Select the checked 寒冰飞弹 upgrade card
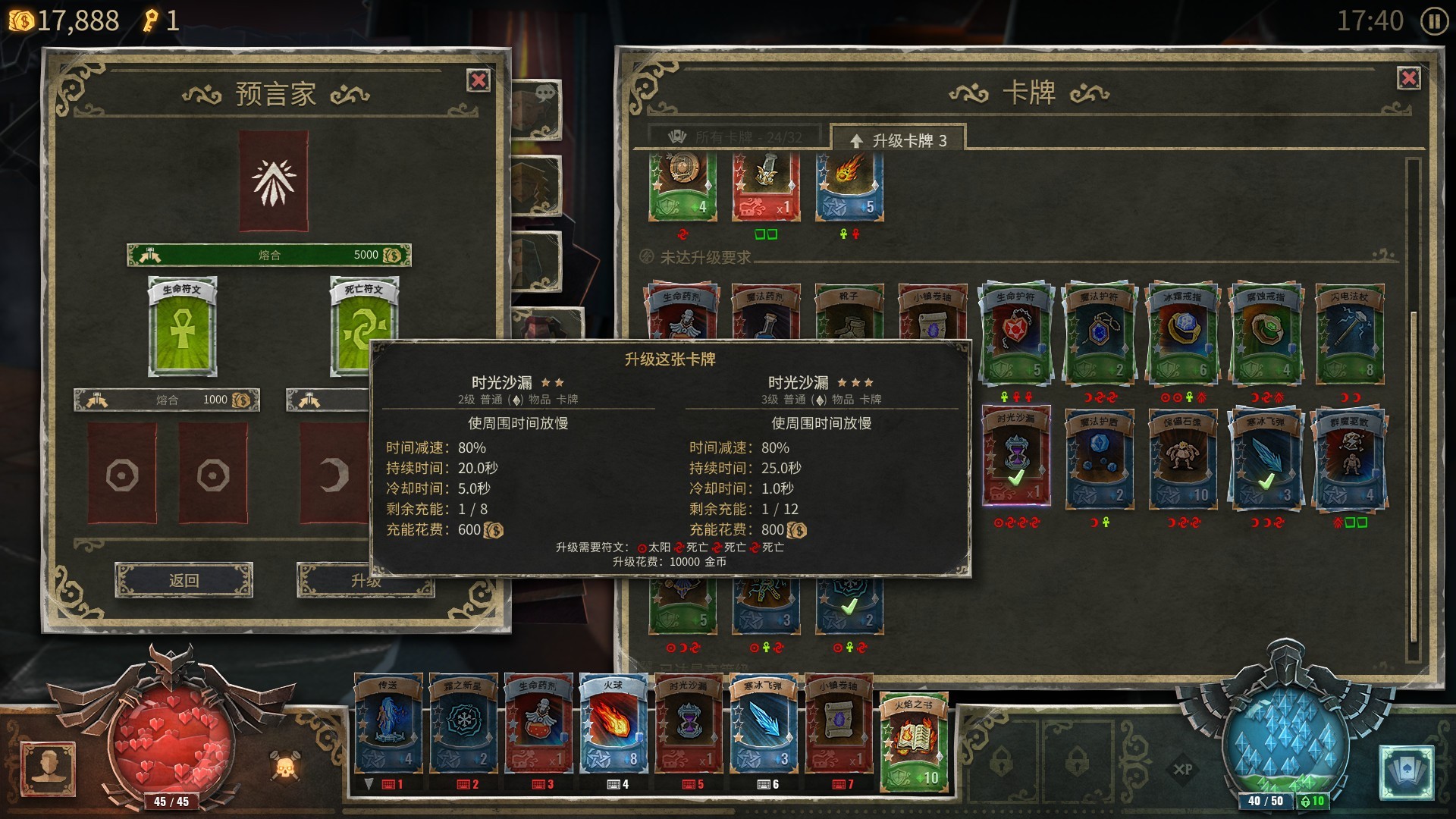 click(x=1266, y=459)
